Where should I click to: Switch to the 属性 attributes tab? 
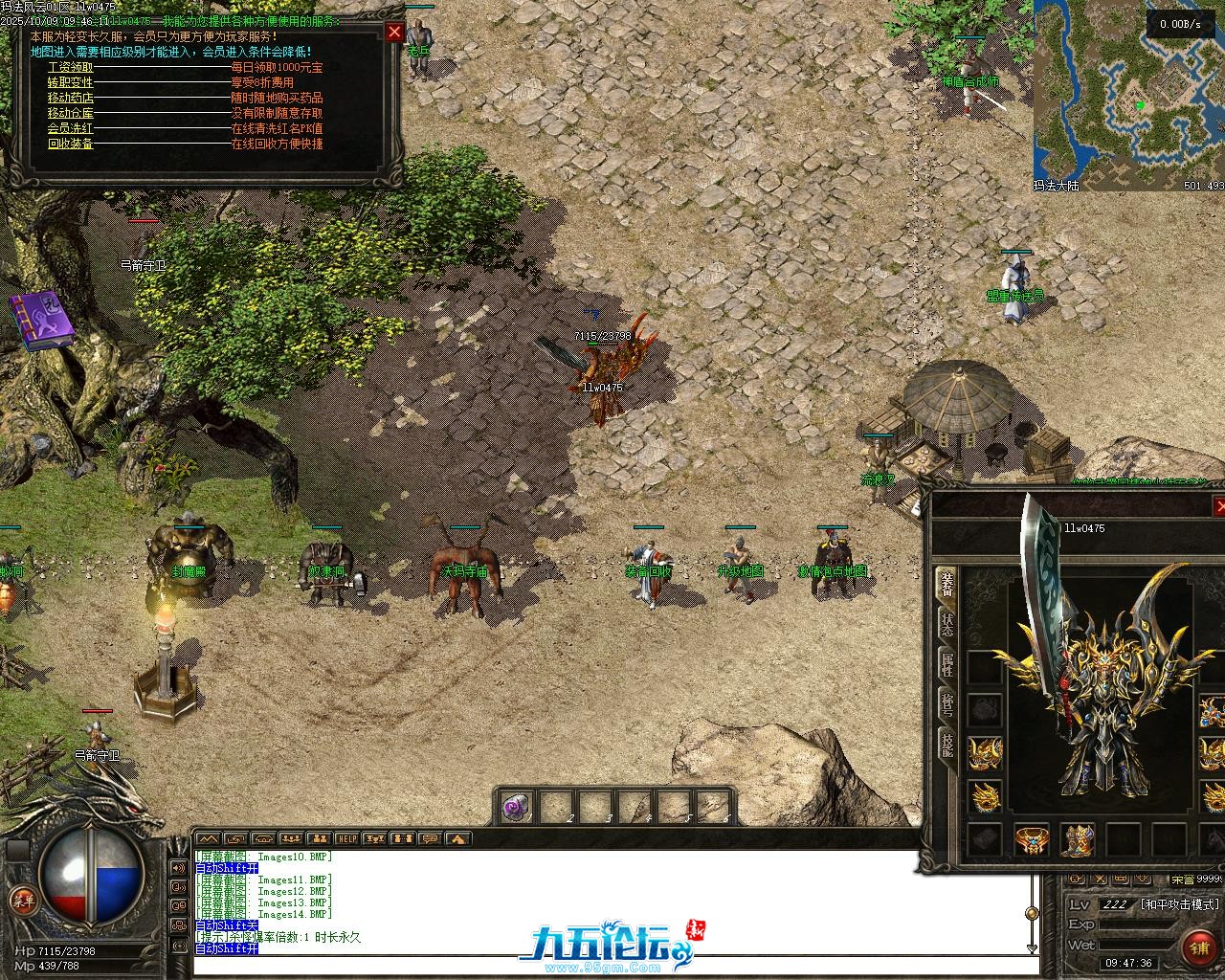(947, 664)
